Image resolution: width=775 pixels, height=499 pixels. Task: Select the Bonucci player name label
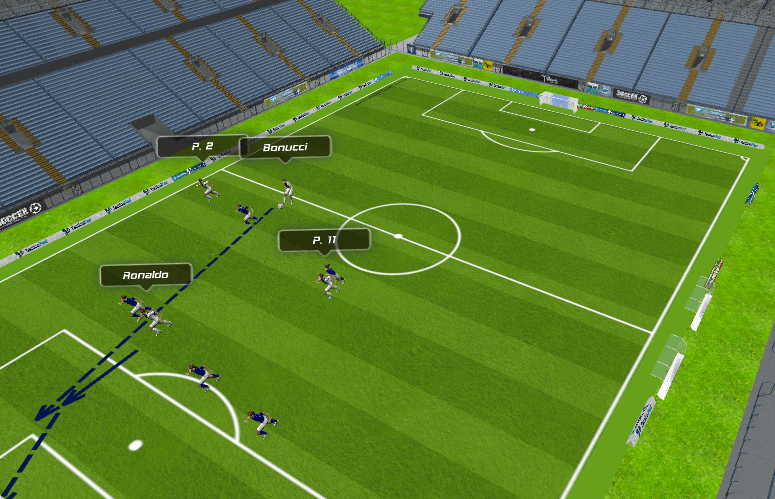[285, 148]
